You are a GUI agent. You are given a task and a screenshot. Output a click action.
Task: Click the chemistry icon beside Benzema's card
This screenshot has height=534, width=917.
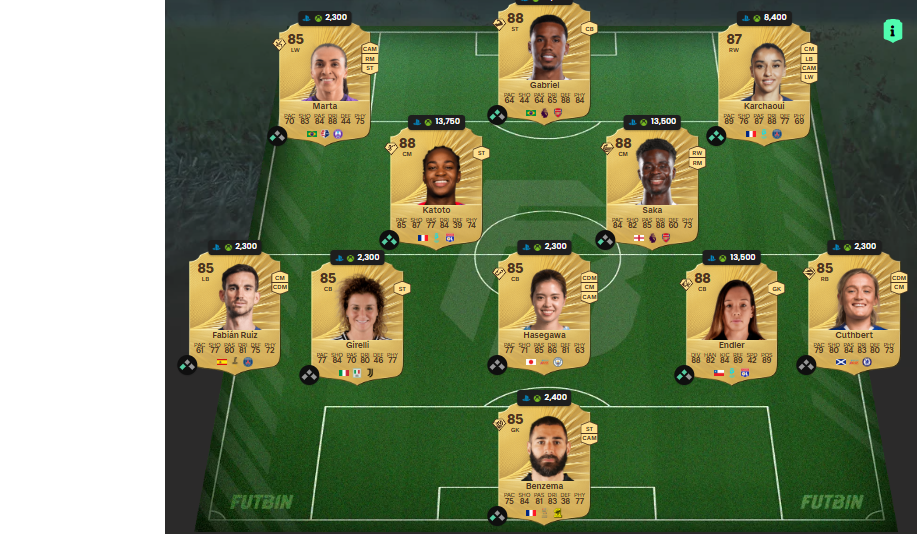coord(497,516)
